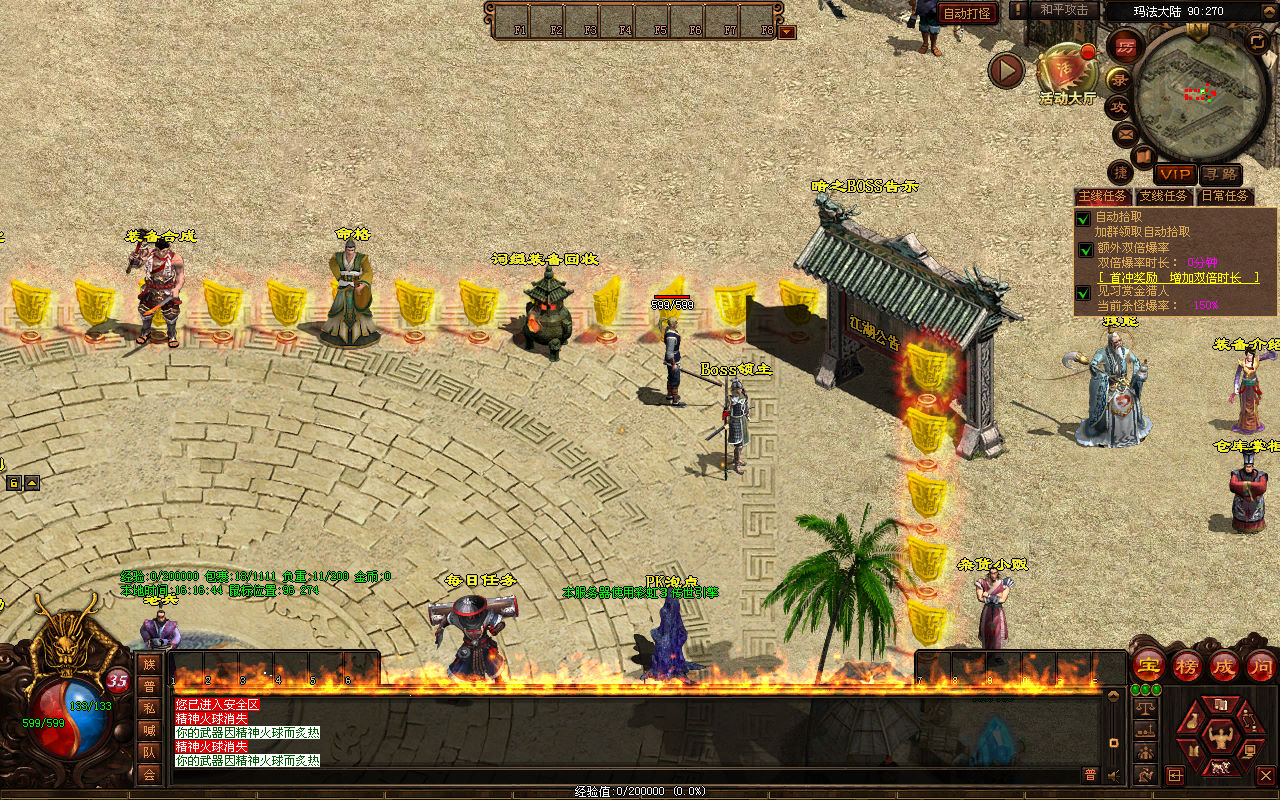
Task: Toggle the 自动打怪 auto-fight button
Action: [x=967, y=13]
